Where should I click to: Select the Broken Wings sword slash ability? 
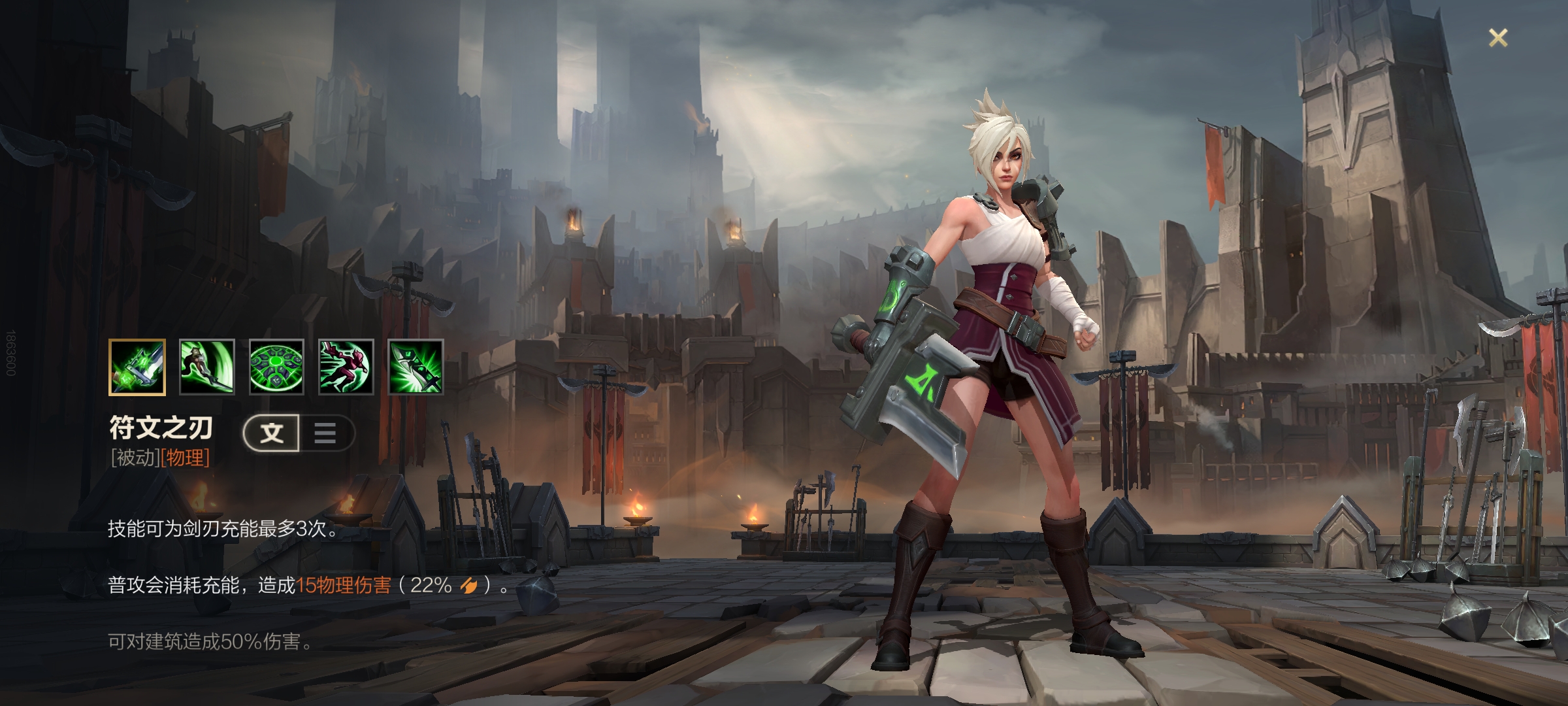(206, 367)
